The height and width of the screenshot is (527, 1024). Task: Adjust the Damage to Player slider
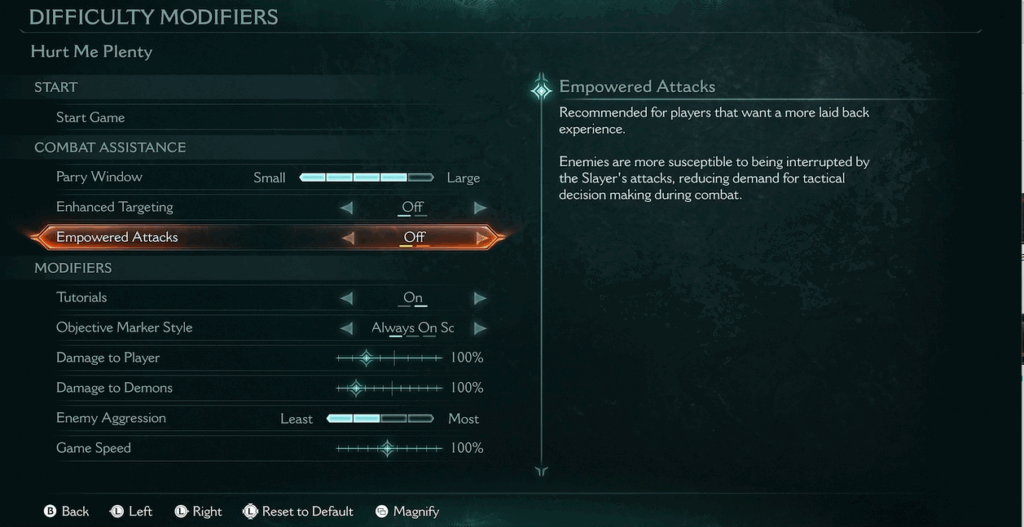[366, 358]
